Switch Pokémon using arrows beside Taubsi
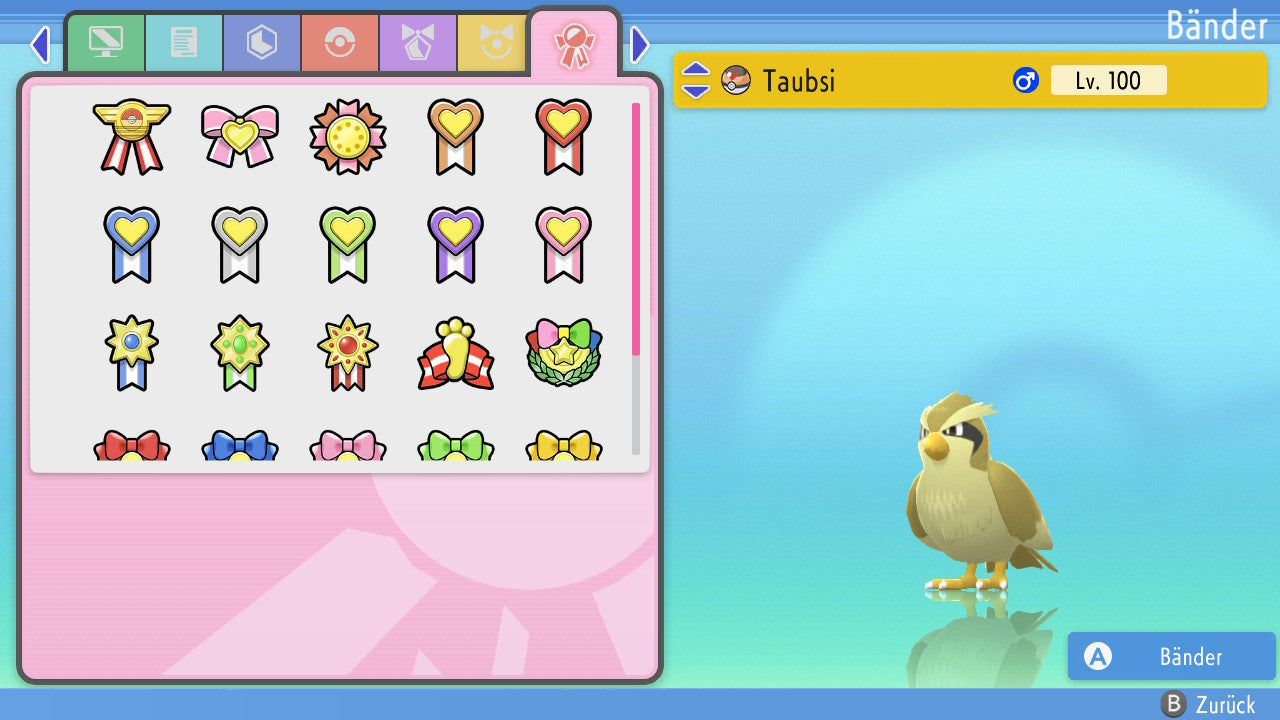Image resolution: width=1280 pixels, height=720 pixels. [696, 80]
